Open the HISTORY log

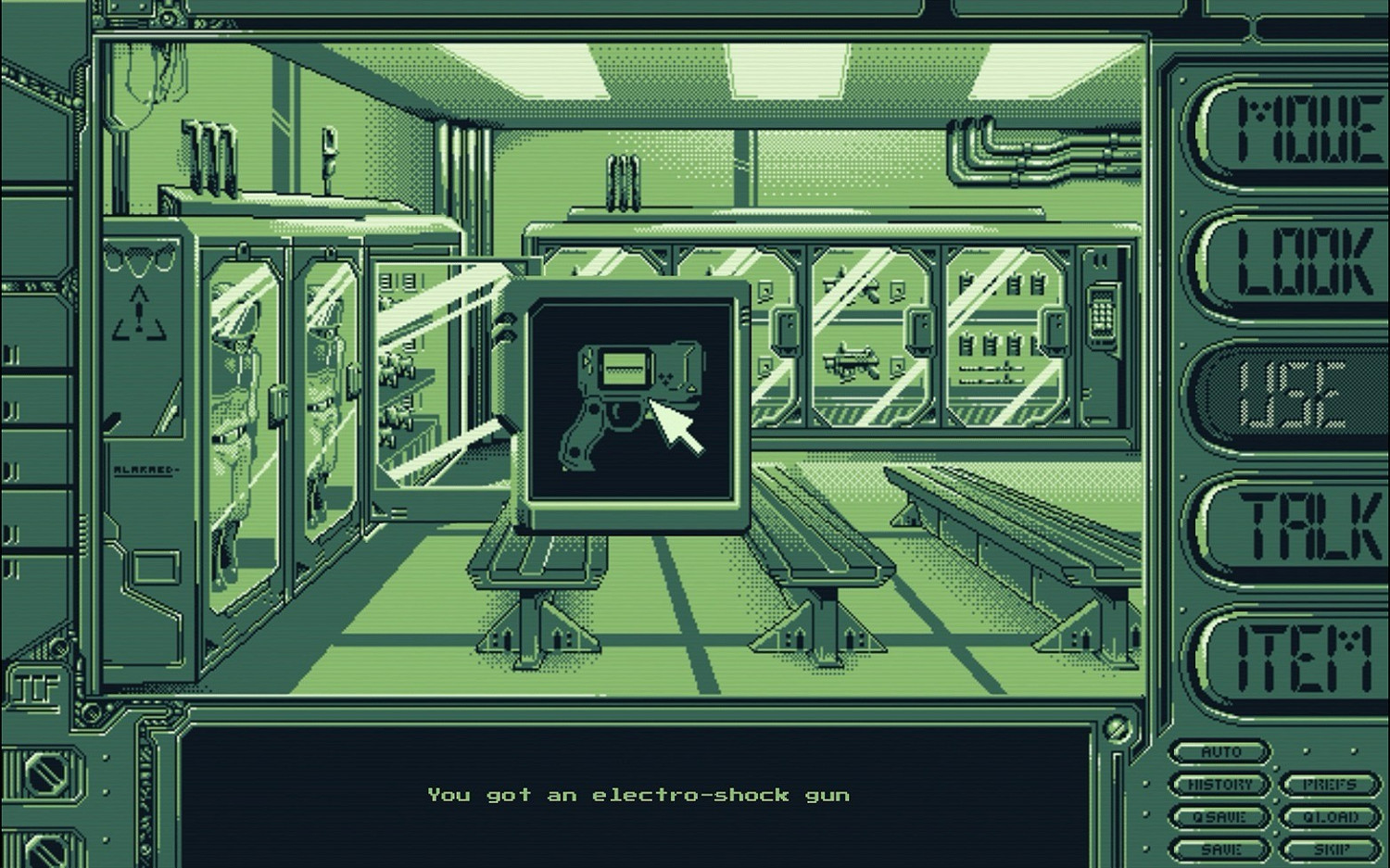(x=1219, y=784)
